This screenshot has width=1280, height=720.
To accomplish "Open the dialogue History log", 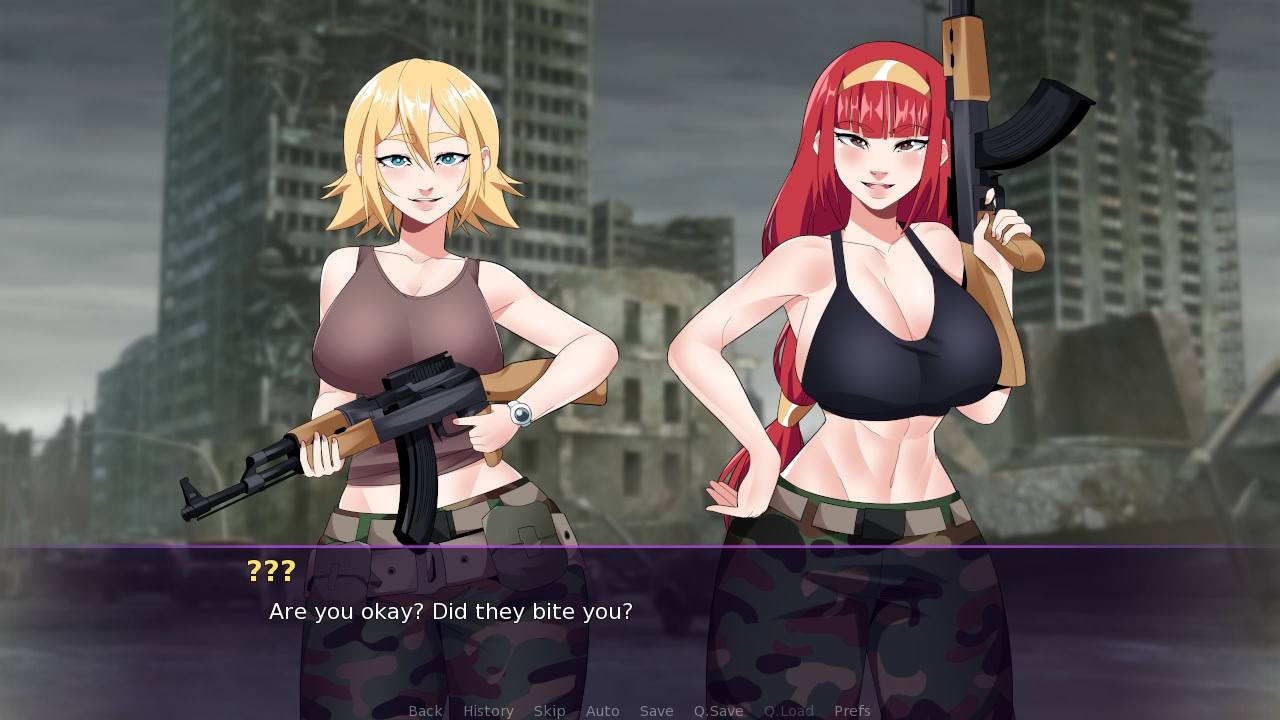I will point(487,710).
